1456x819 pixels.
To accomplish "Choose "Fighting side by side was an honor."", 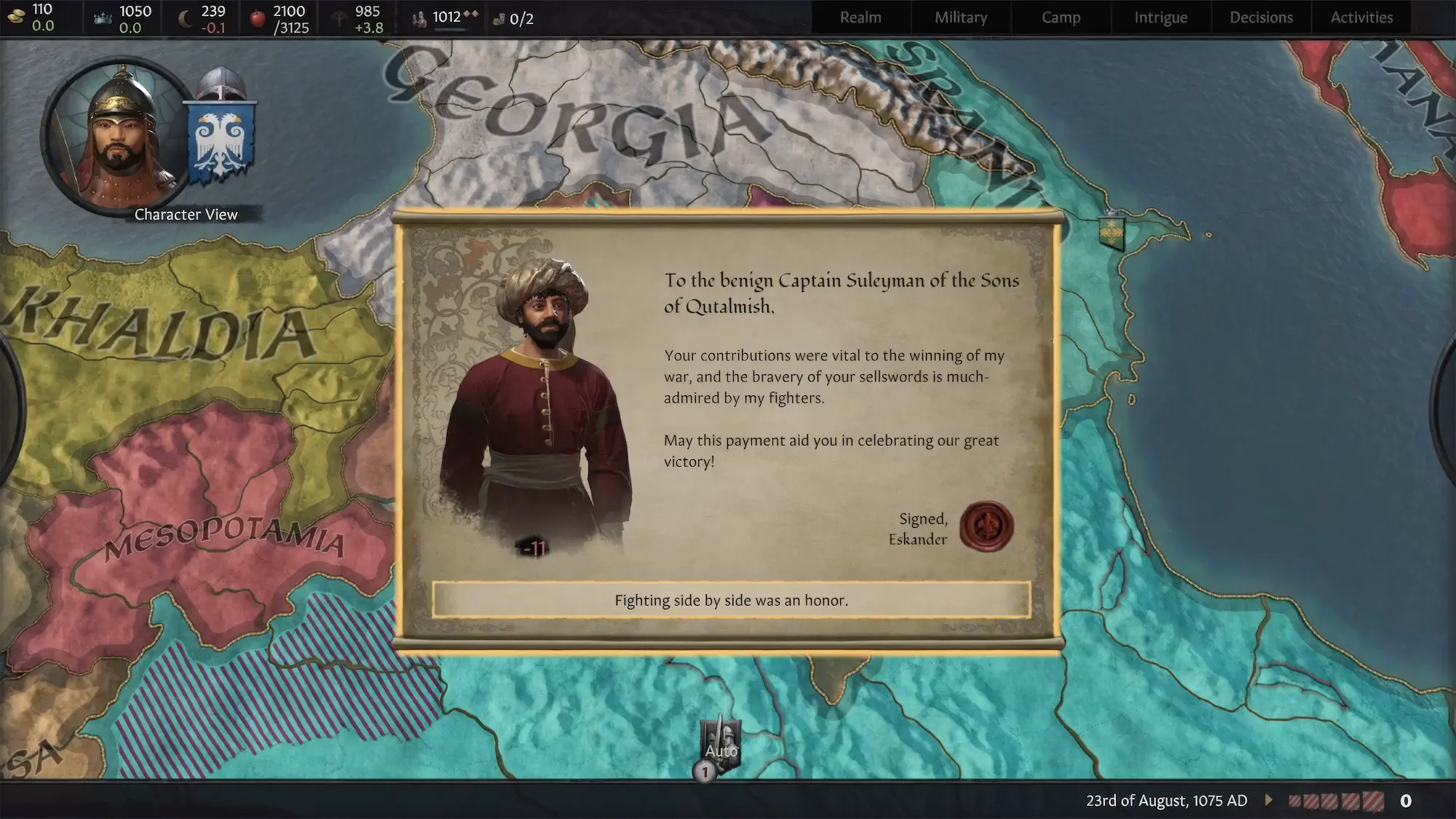I will coord(731,600).
